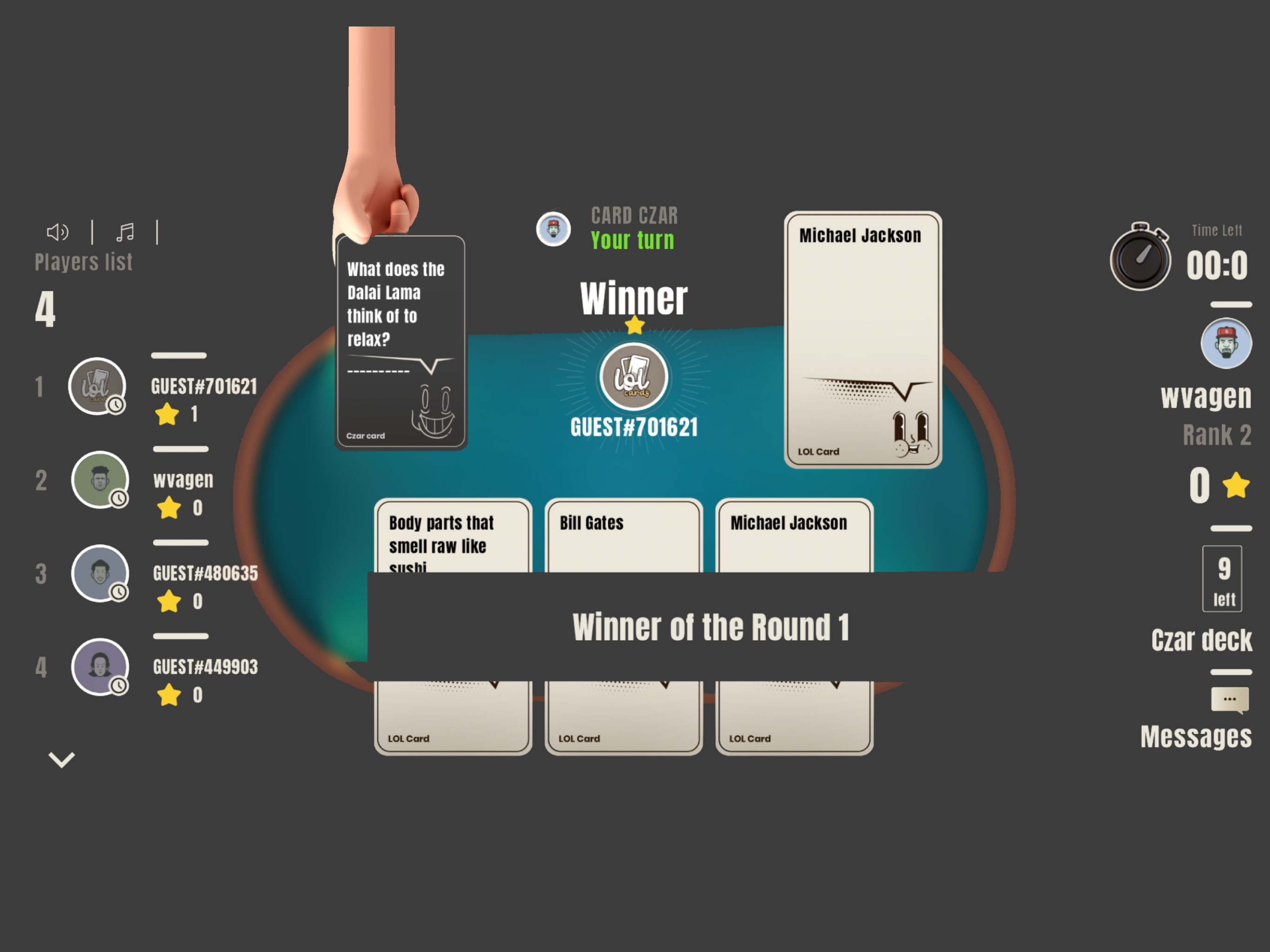Click the stopwatch timer icon
The height and width of the screenshot is (952, 1270).
tap(1140, 259)
